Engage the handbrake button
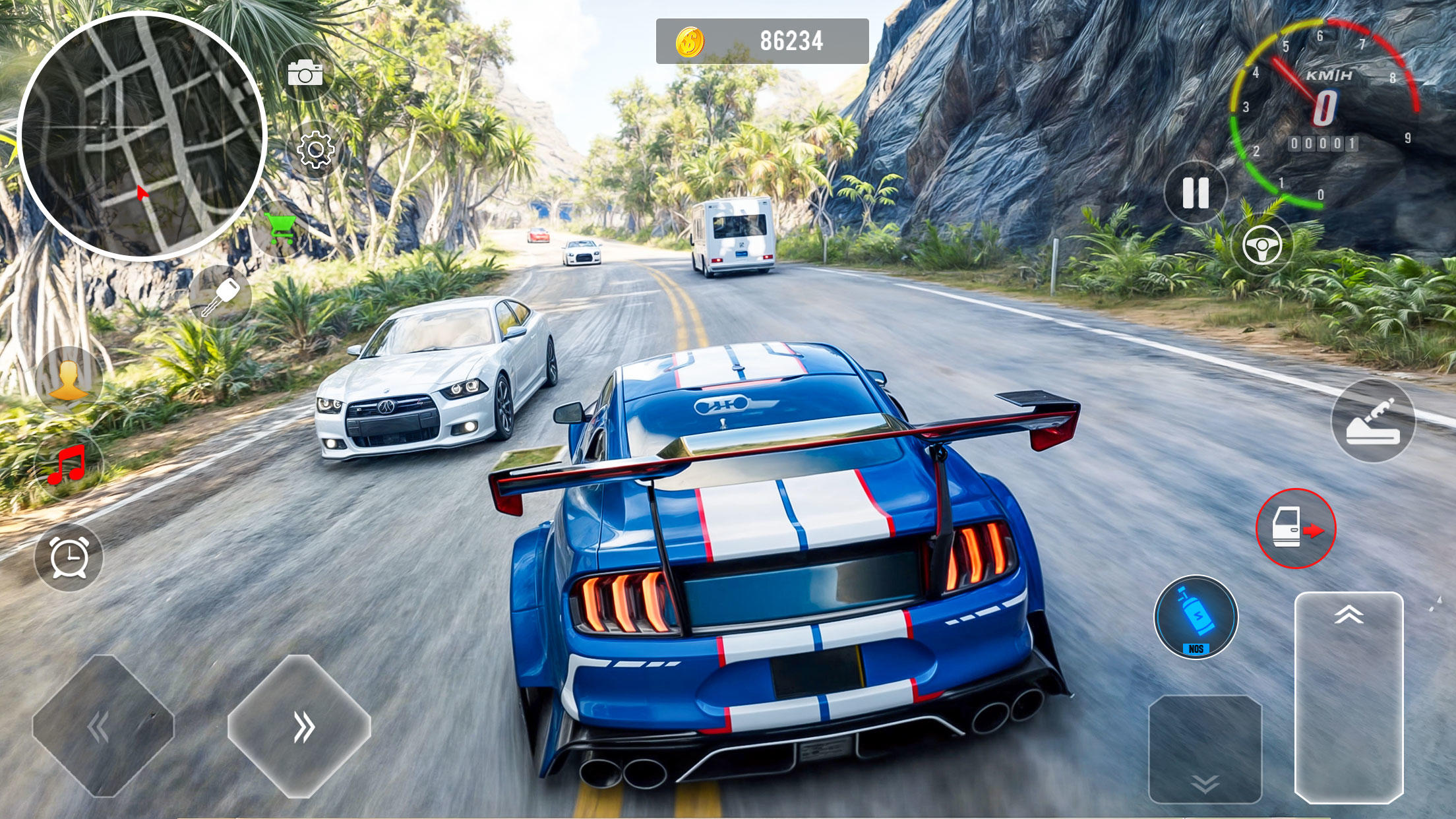 (x=1373, y=421)
